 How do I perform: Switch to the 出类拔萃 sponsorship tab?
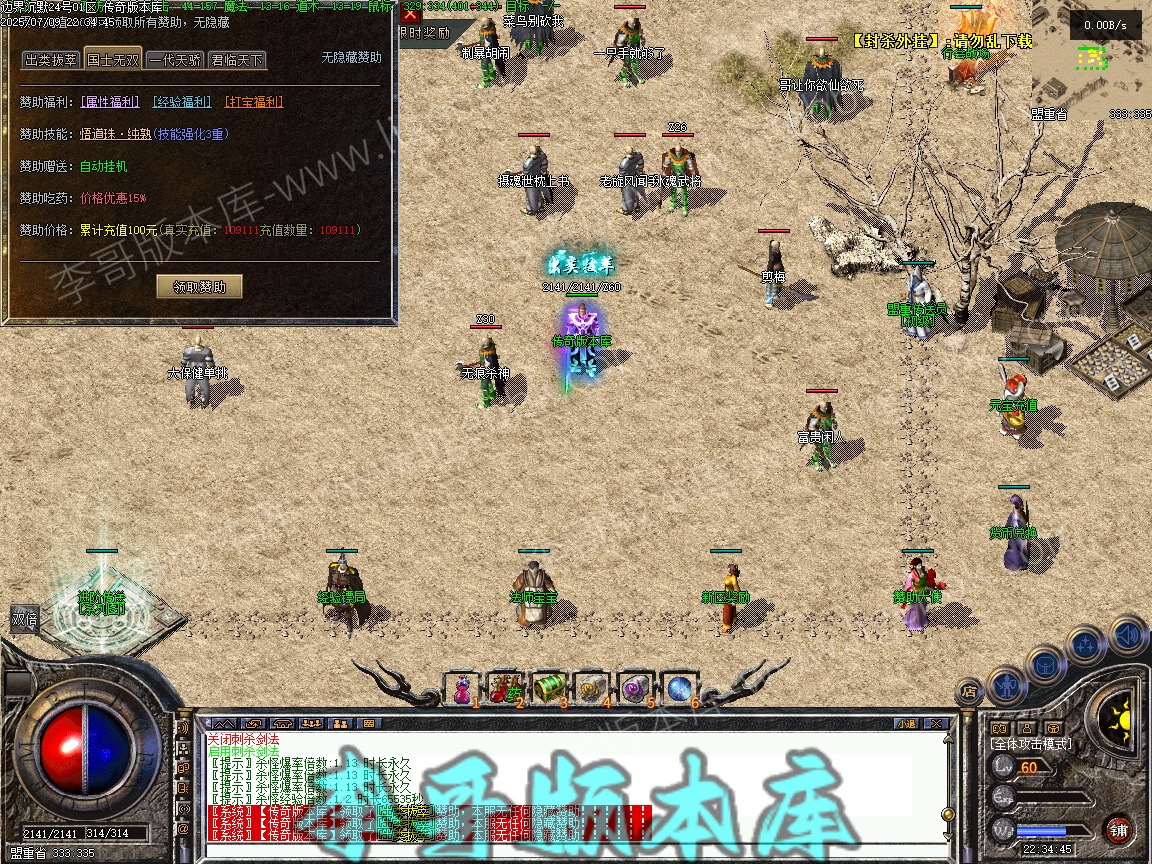[51, 60]
